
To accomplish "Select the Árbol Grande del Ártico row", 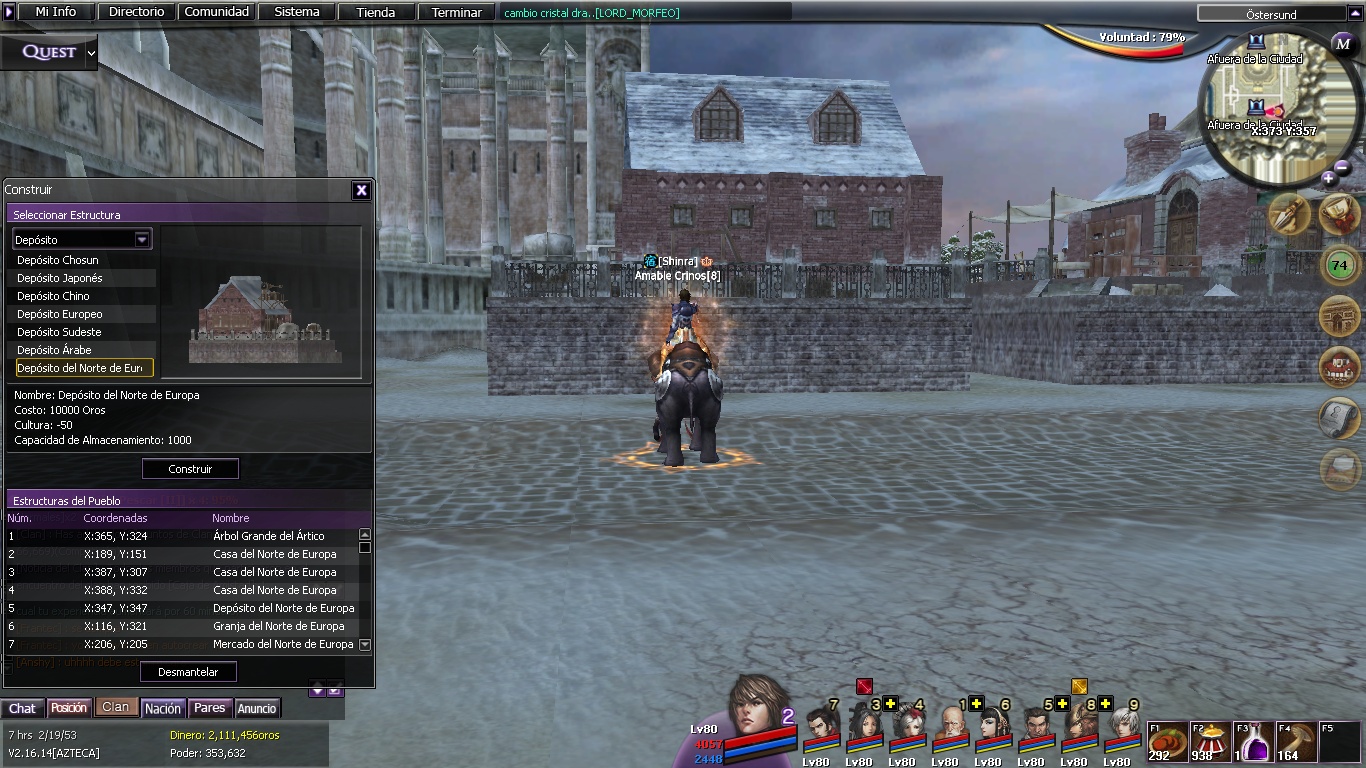I will 268,536.
